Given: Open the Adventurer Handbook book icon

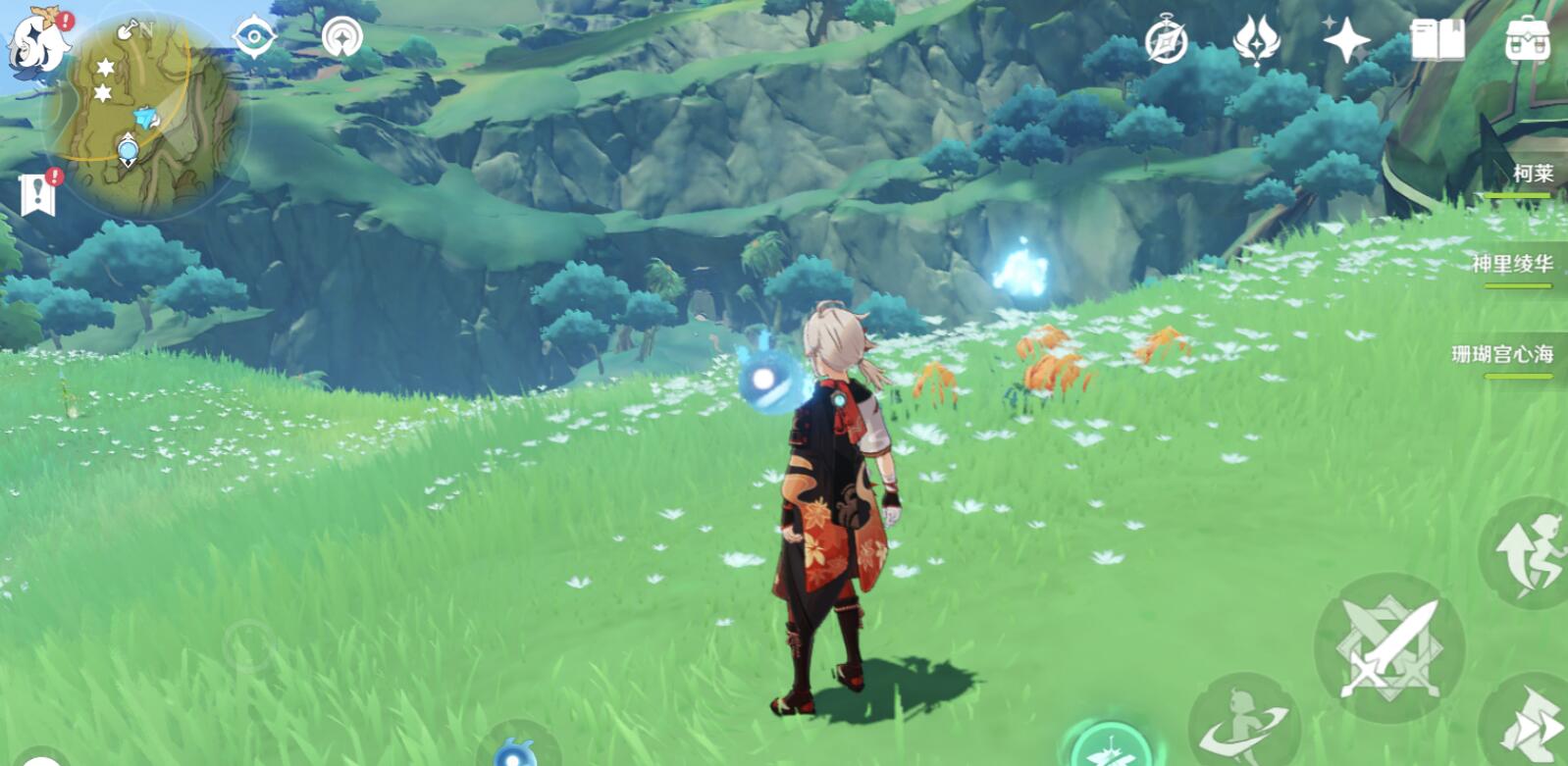Looking at the screenshot, I should [1437, 41].
